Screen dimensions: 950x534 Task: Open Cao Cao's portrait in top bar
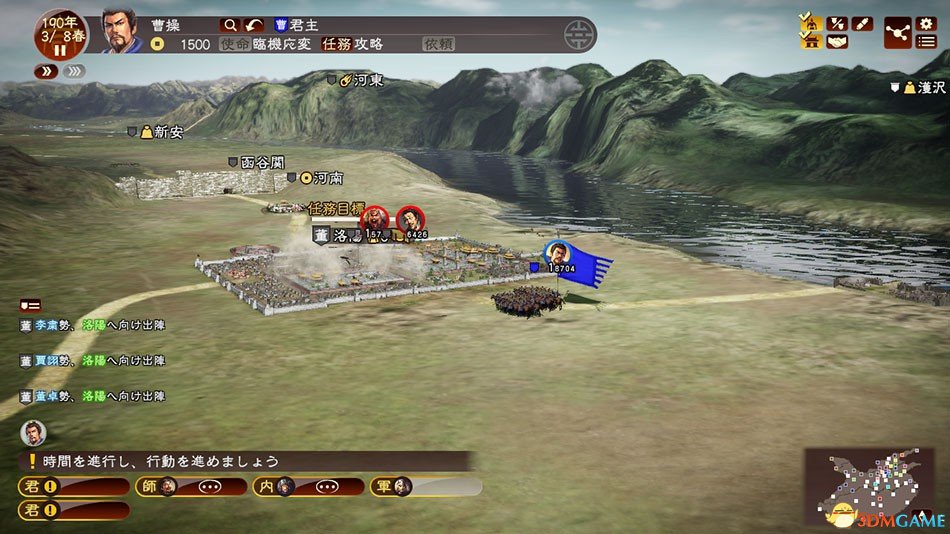tap(120, 32)
